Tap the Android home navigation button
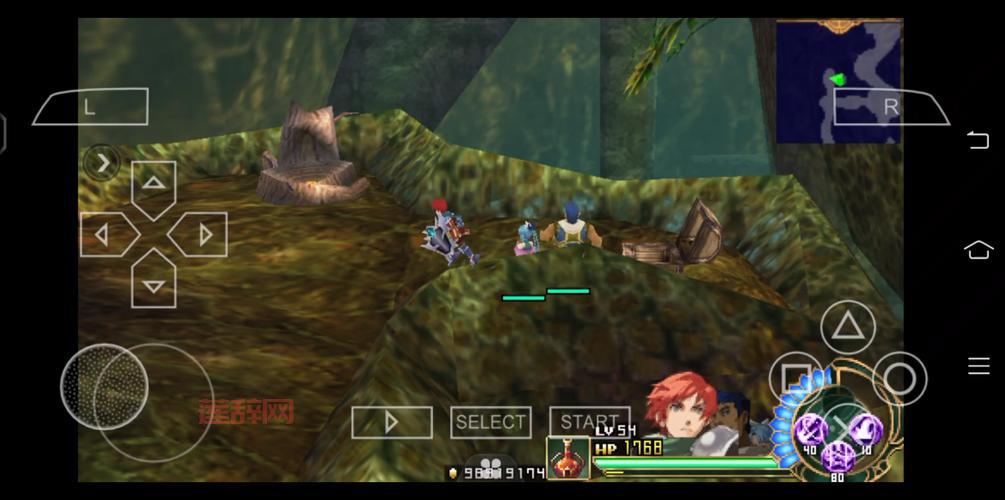The height and width of the screenshot is (500, 1005). (x=978, y=250)
